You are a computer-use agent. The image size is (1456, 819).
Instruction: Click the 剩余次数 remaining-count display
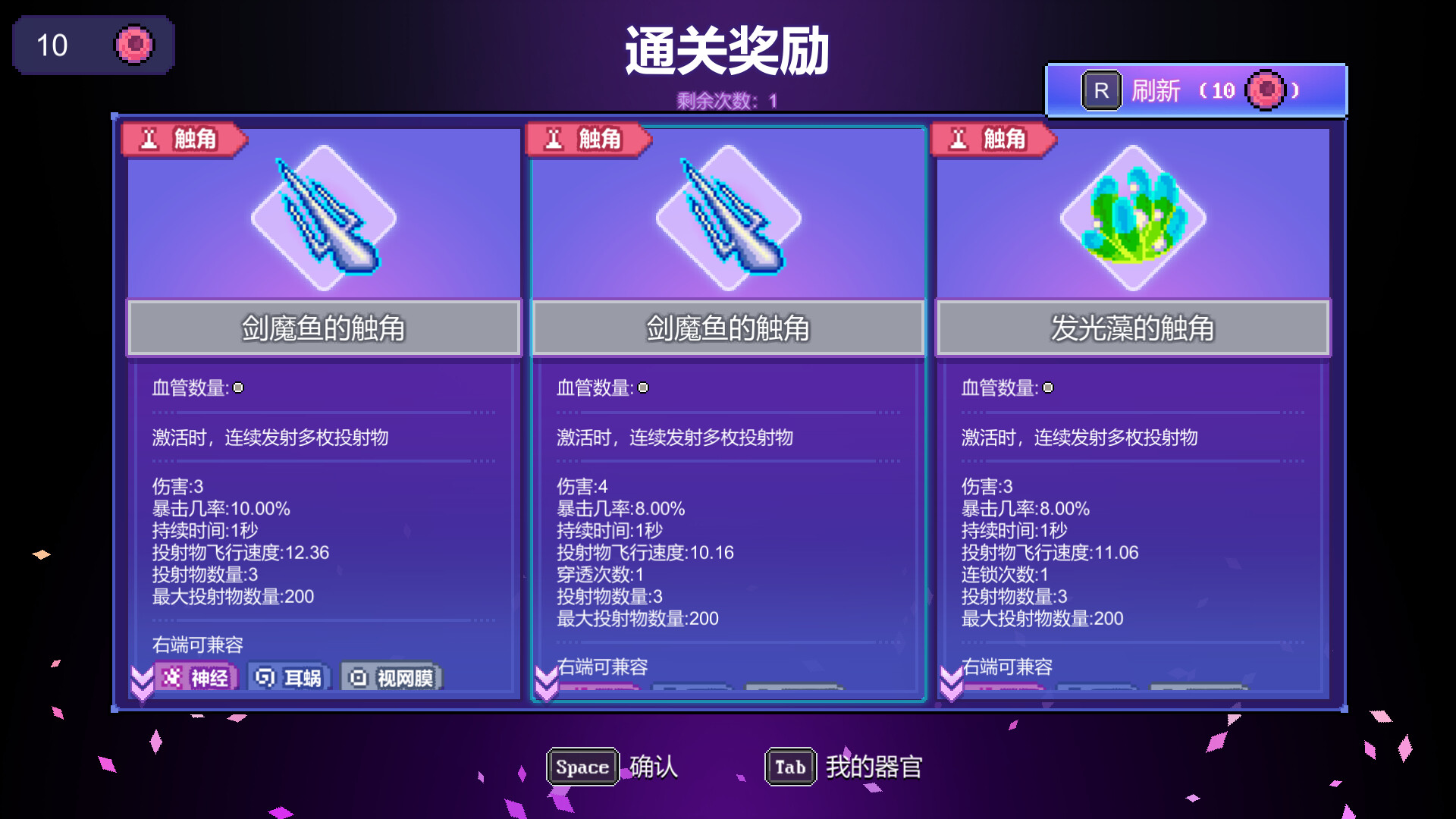(x=726, y=98)
